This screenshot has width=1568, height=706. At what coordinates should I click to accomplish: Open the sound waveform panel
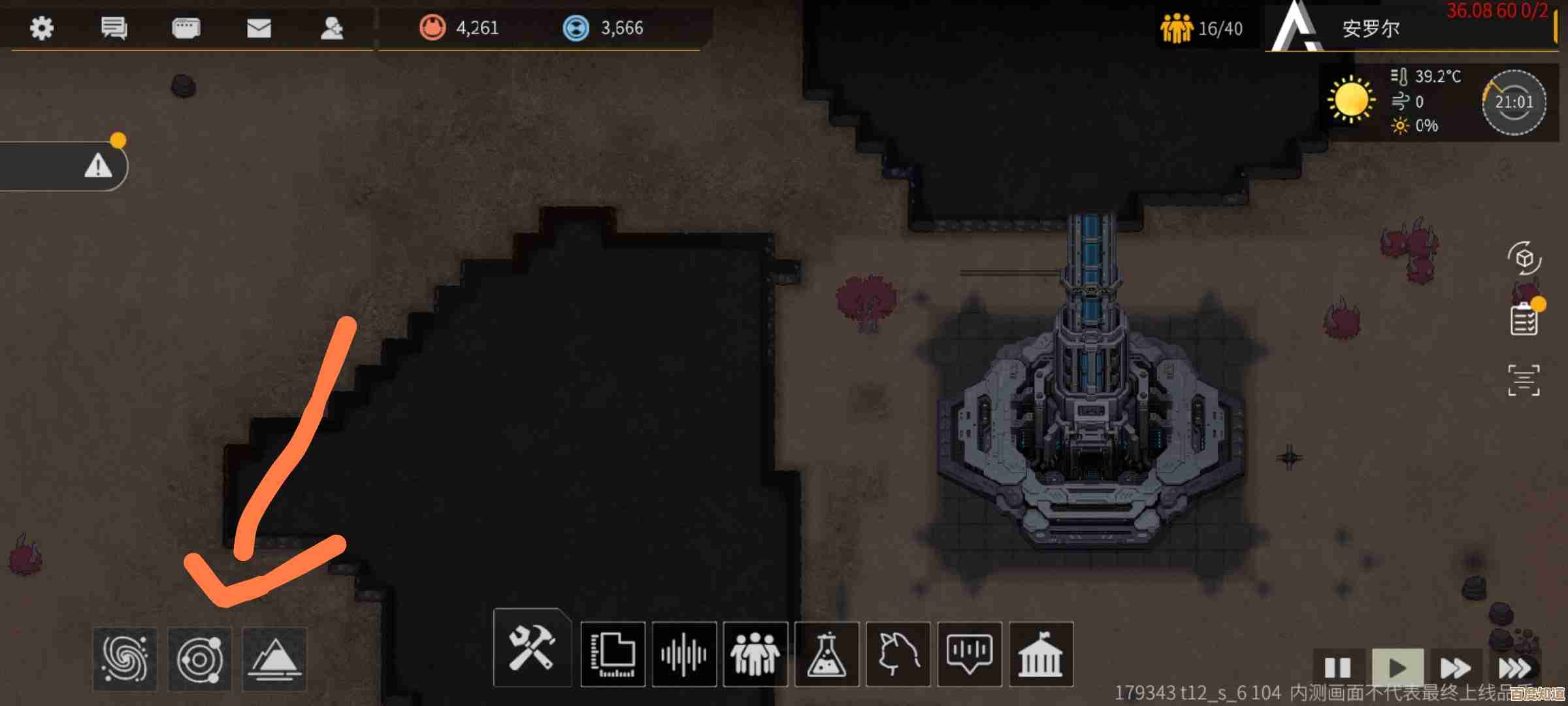[684, 654]
